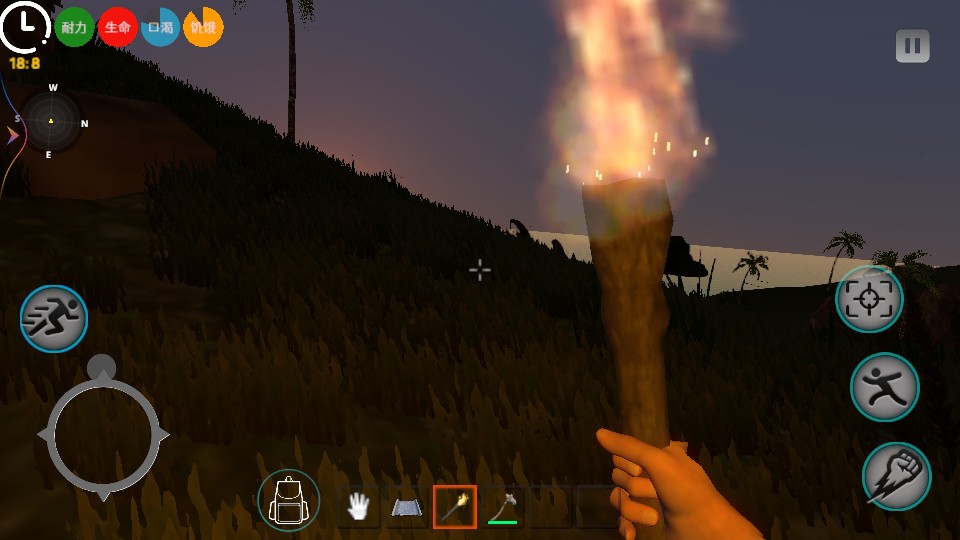
Task: Hit the fist attack button
Action: [896, 476]
